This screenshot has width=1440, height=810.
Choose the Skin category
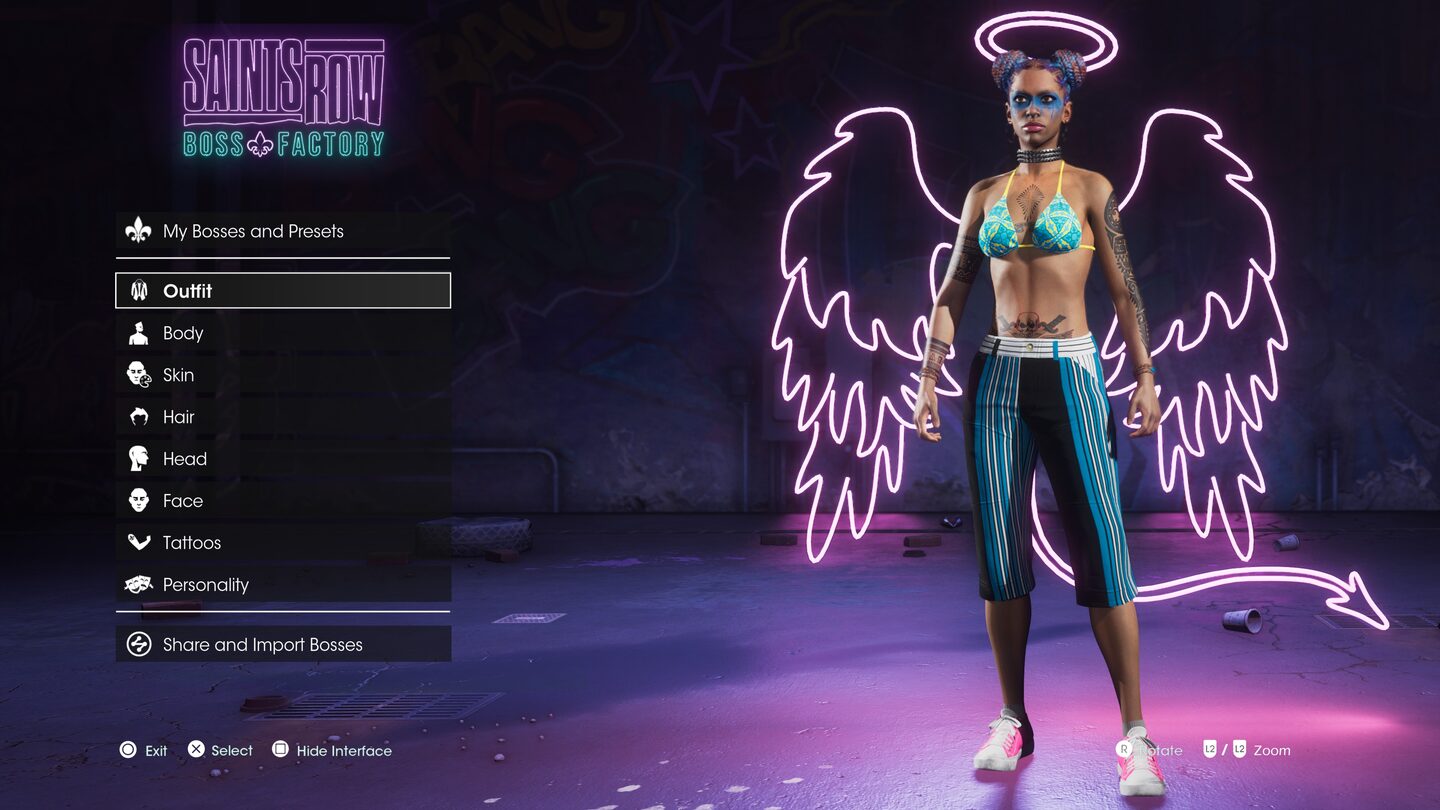[x=282, y=375]
